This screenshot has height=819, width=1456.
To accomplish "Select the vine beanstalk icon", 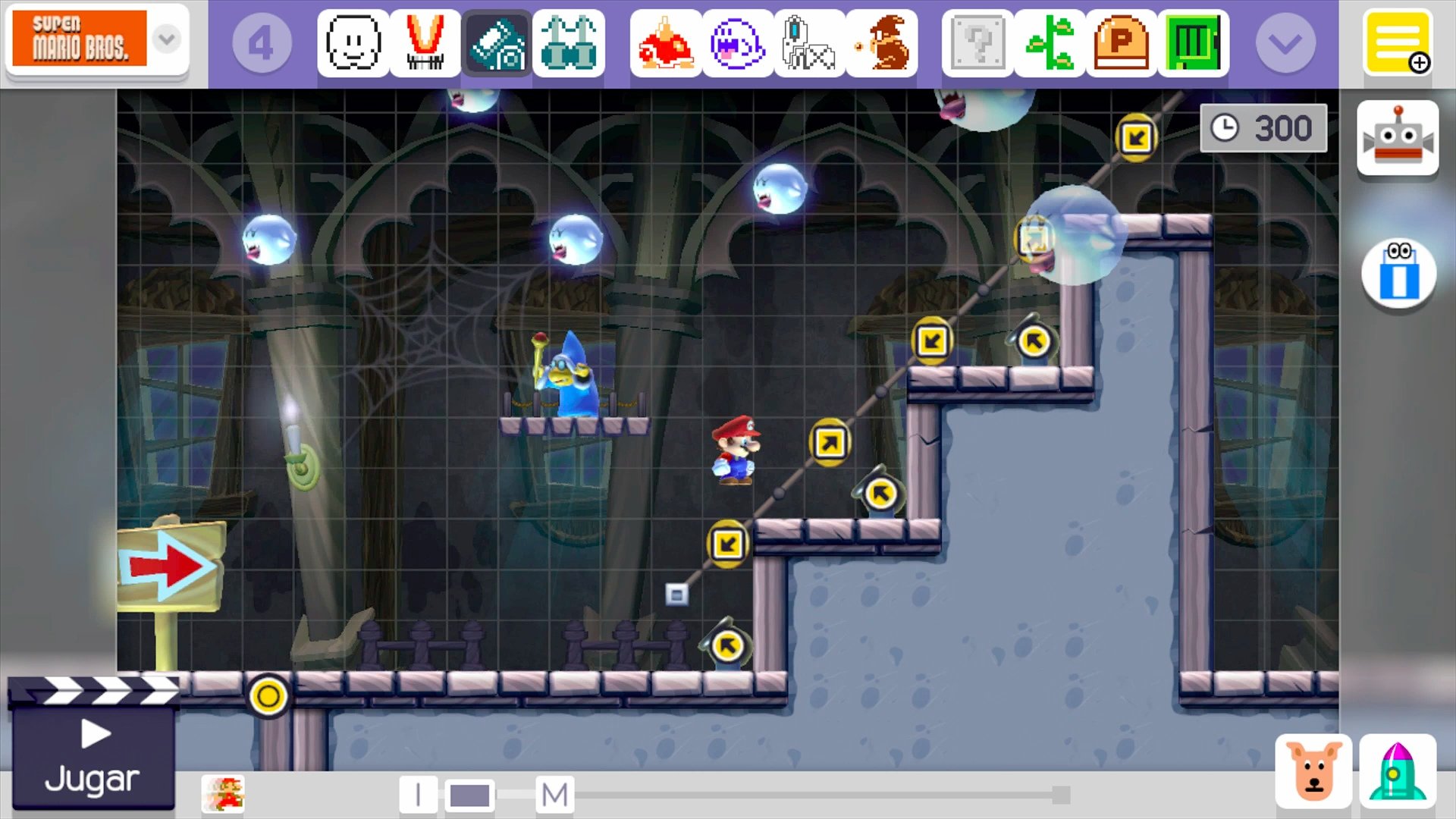I will pos(1050,43).
